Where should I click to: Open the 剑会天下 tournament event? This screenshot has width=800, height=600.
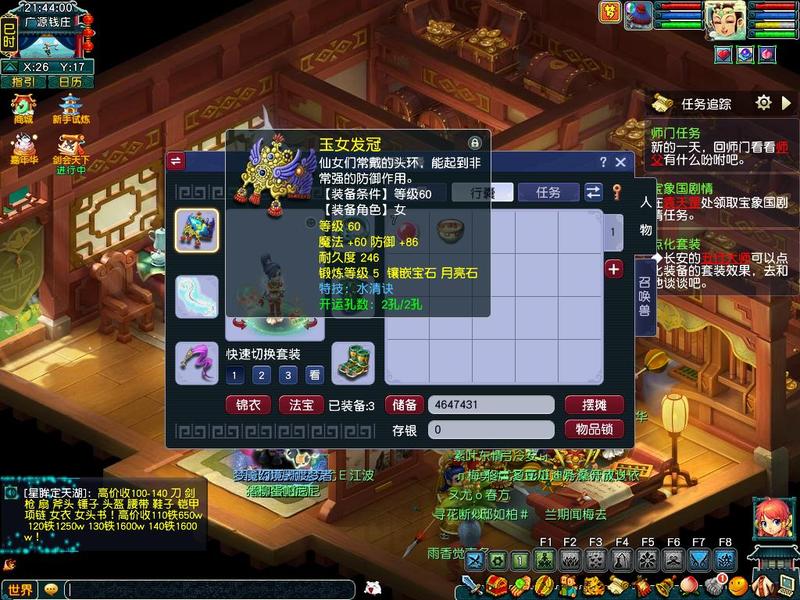coord(70,153)
